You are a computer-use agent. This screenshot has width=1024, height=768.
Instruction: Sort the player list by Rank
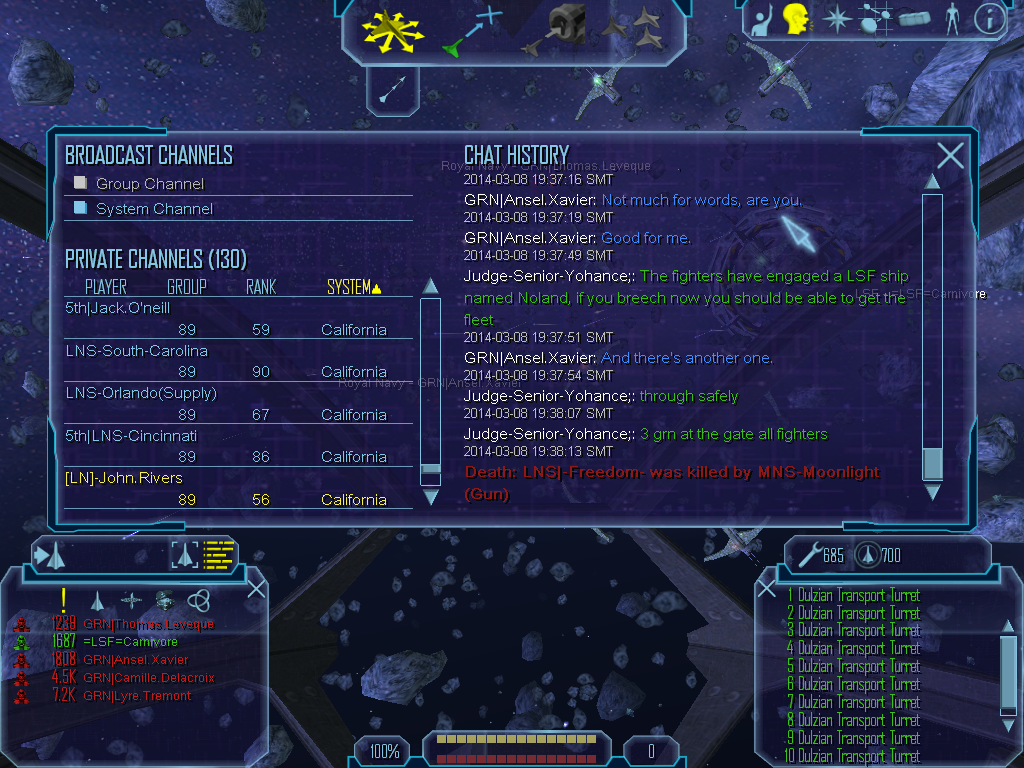point(261,288)
